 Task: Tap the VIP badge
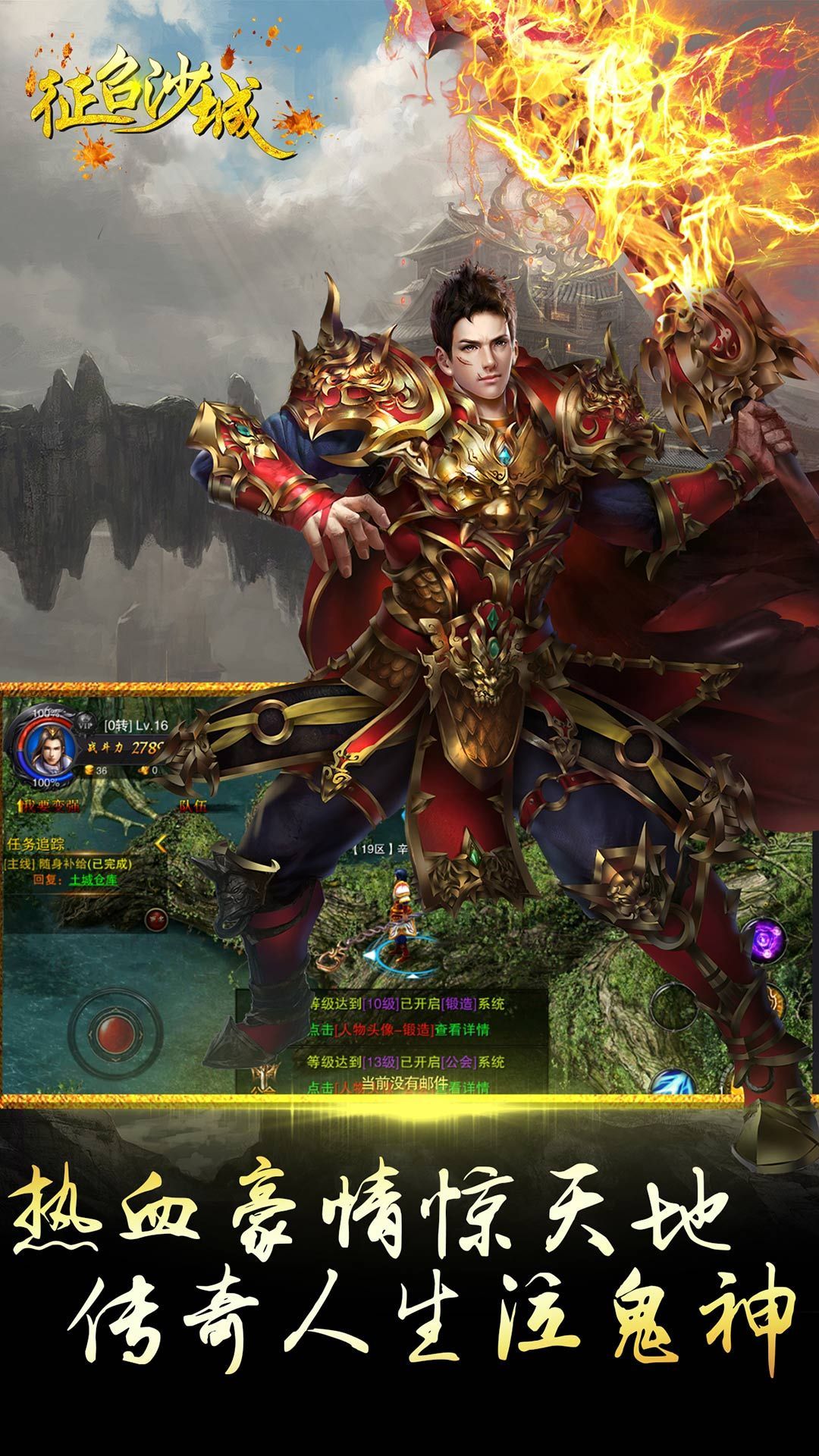88,726
